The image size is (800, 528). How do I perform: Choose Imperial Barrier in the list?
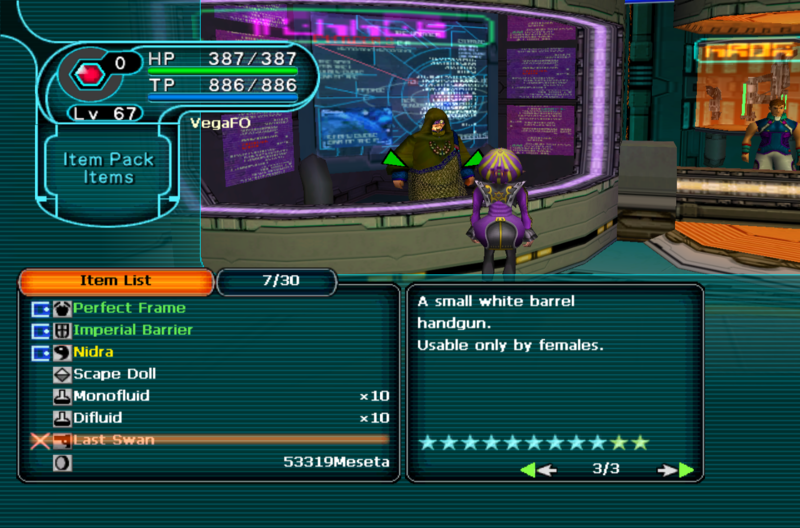[133, 330]
